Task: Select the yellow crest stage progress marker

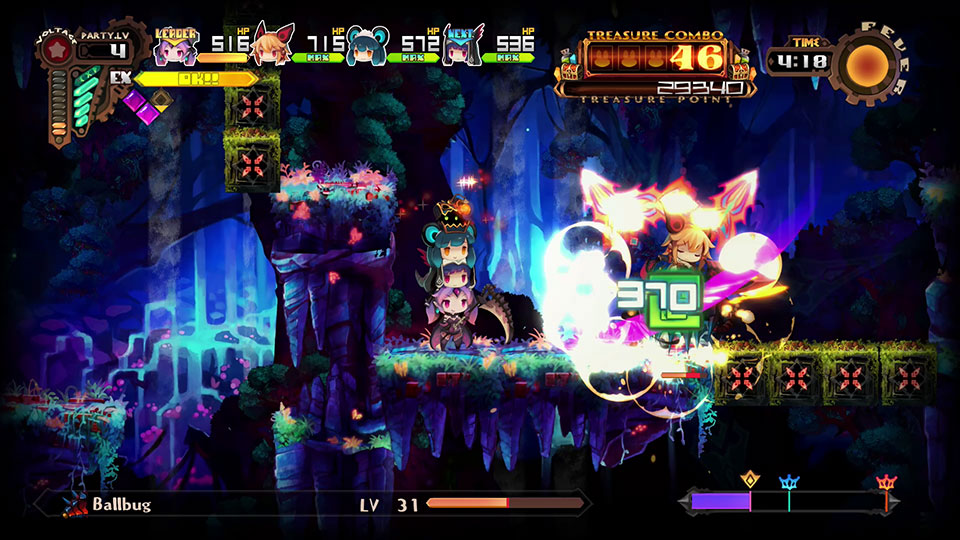Action: (748, 481)
